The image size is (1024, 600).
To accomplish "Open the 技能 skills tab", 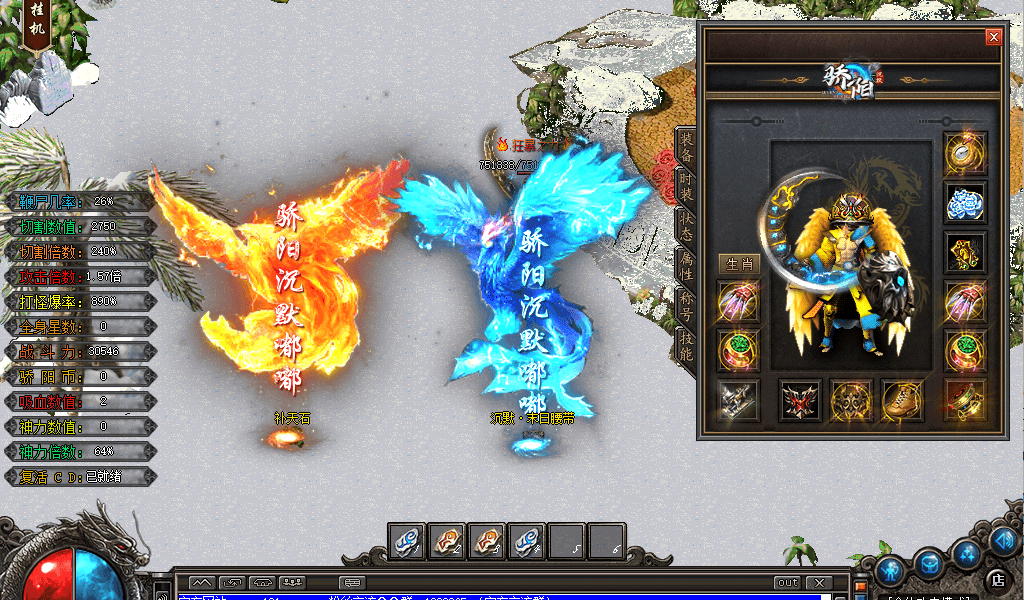I will point(686,346).
